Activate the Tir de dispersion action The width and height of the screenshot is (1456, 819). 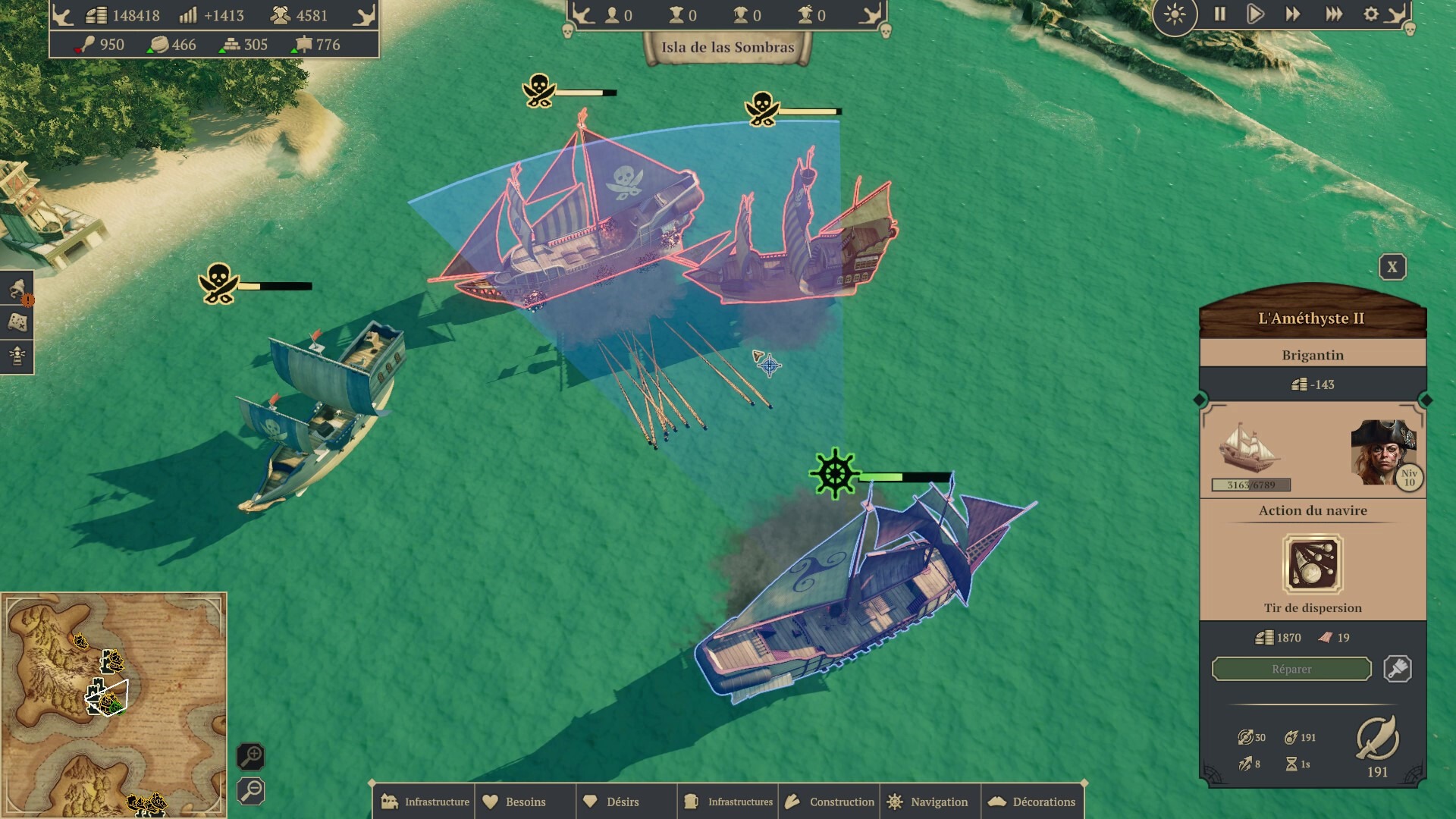tap(1312, 564)
